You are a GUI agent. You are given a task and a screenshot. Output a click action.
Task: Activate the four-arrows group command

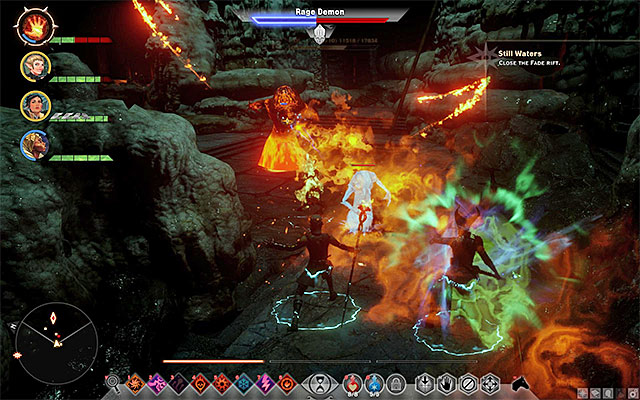pos(492,381)
